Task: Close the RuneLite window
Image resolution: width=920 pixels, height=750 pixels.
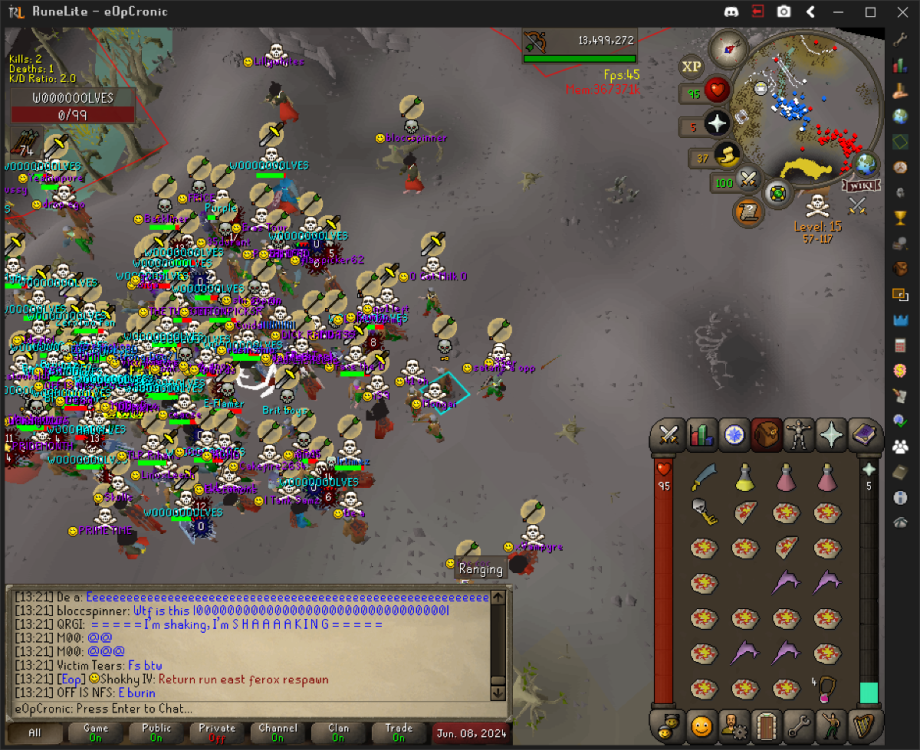Action: pyautogui.click(x=899, y=12)
